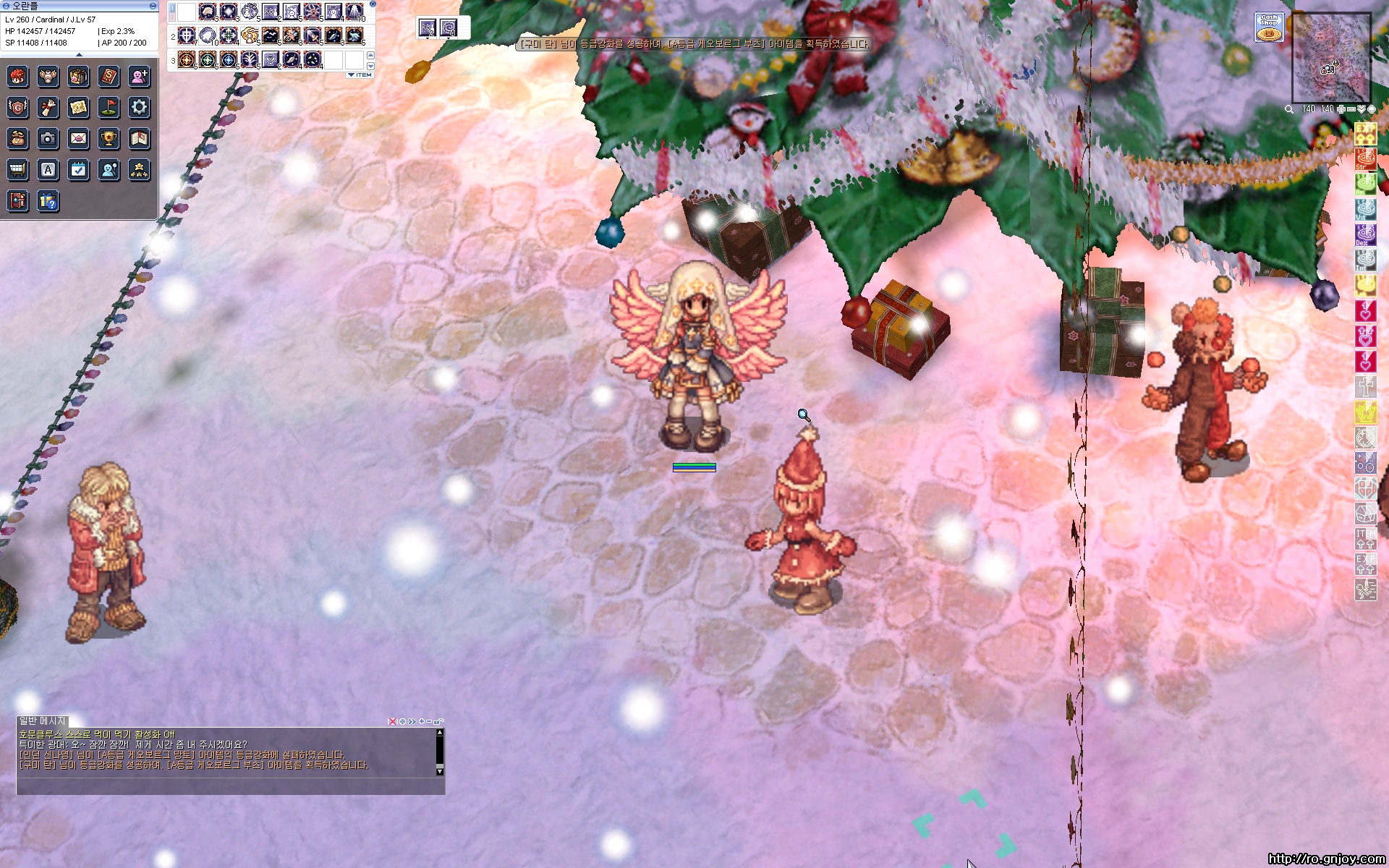Click the red X on chat window

coord(393,721)
